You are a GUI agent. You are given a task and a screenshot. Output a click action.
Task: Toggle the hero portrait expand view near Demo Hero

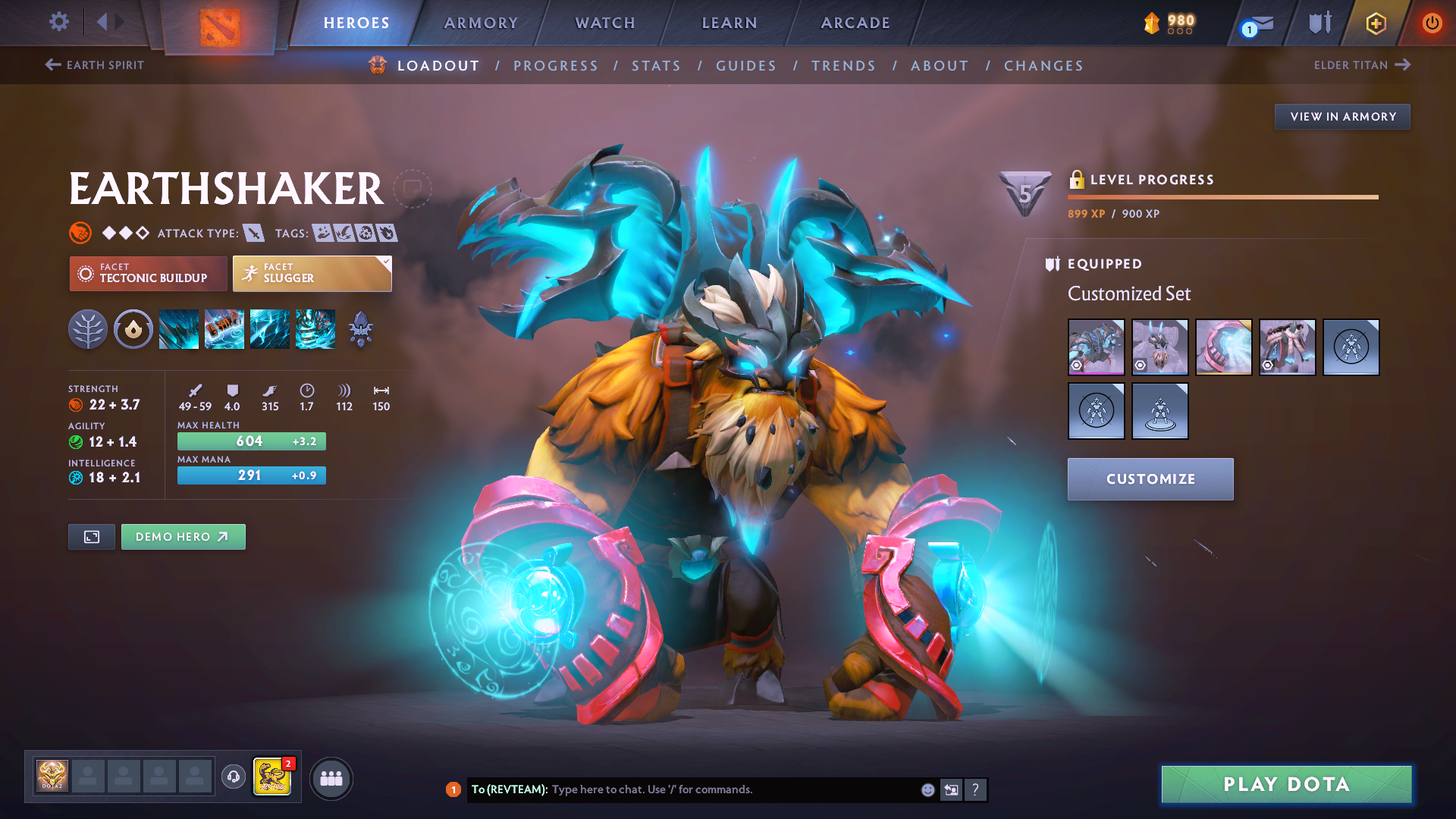tap(91, 536)
